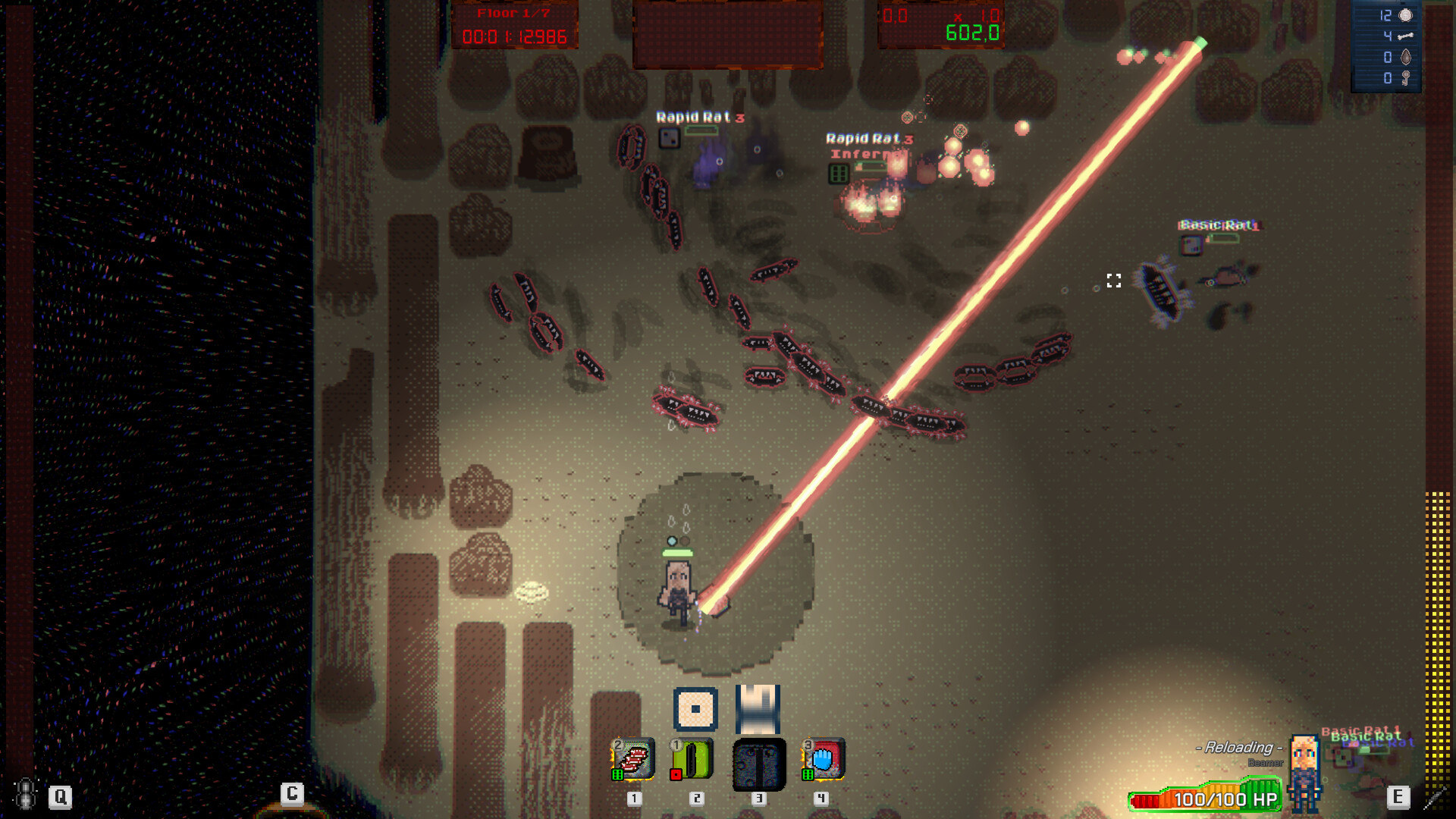The width and height of the screenshot is (1456, 819).
Task: Click the one-pip dice face icon
Action: coord(695,709)
